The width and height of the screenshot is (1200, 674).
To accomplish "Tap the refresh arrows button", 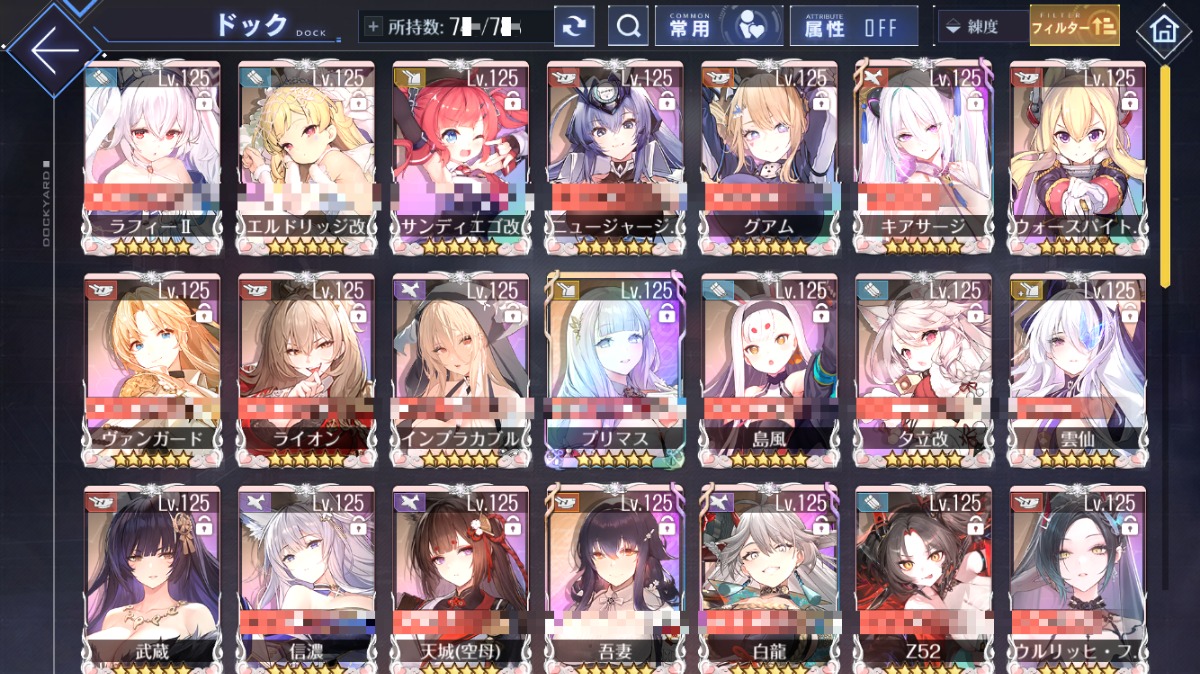I will (574, 27).
